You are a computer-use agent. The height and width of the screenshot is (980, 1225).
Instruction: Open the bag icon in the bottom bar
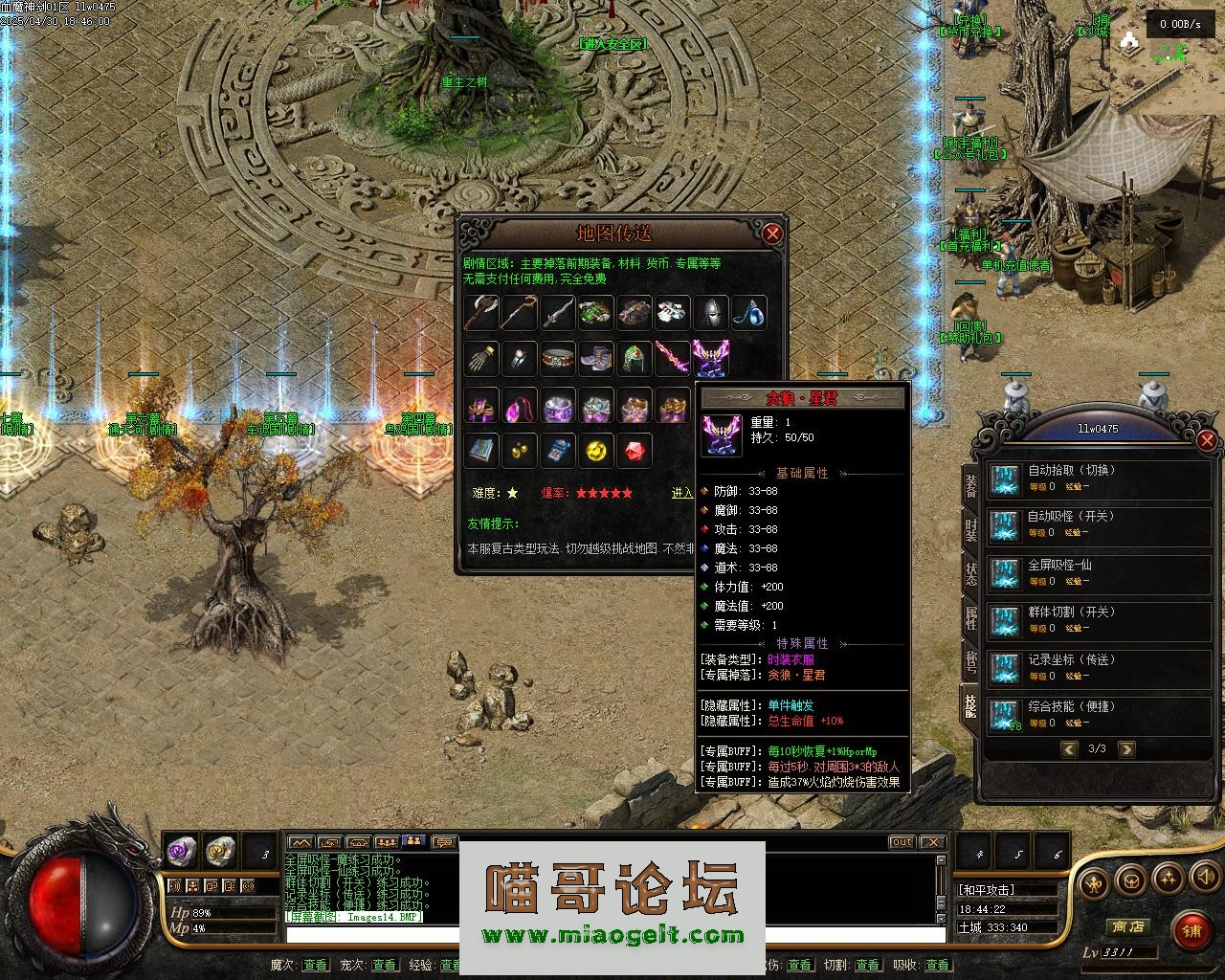click(1131, 879)
